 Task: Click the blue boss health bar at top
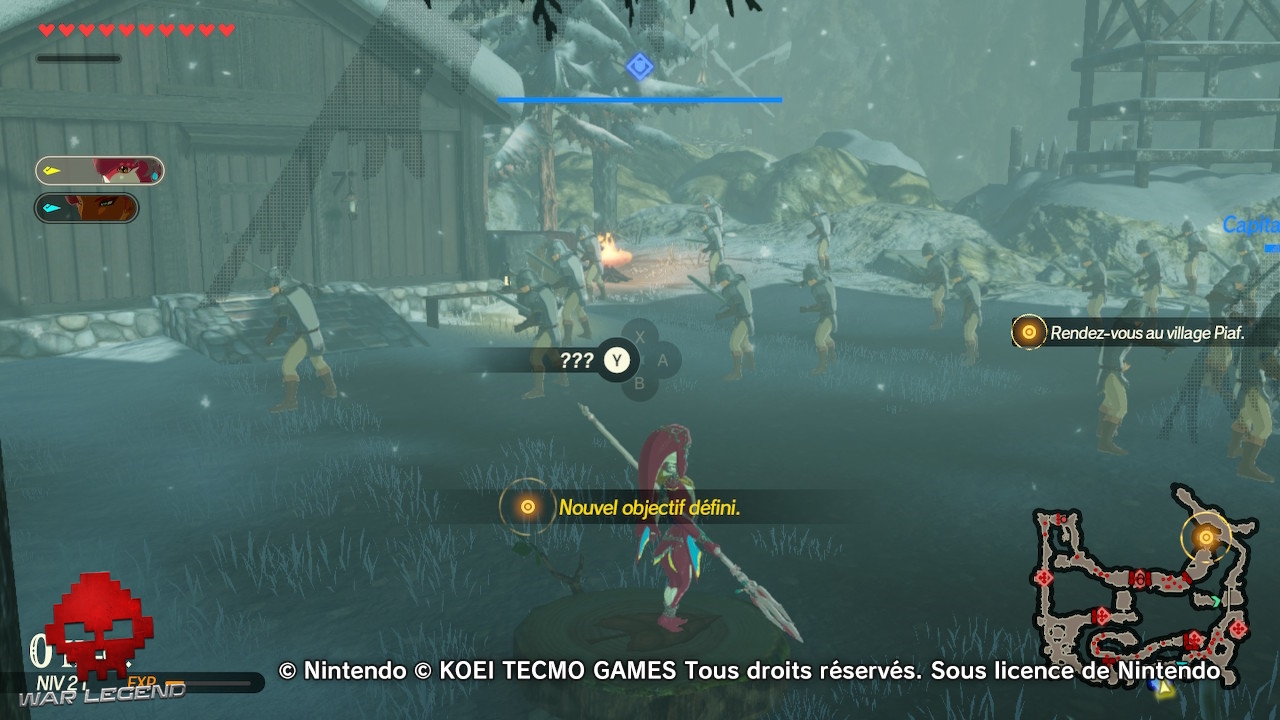pos(639,100)
